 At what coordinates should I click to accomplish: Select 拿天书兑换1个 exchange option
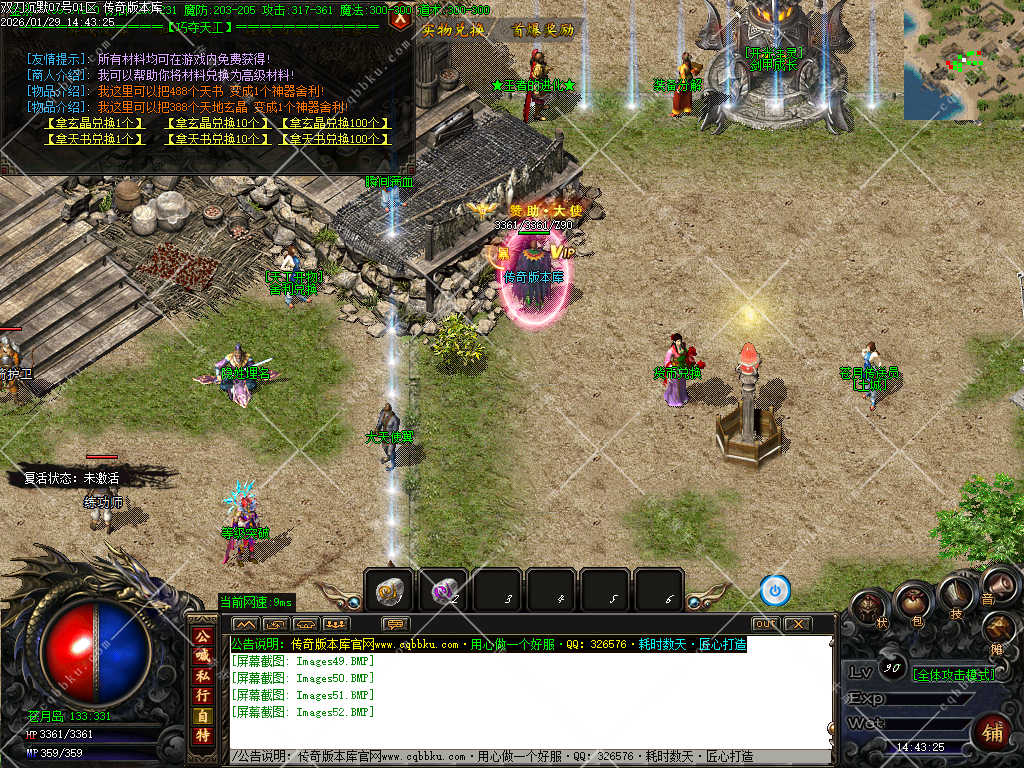click(95, 139)
